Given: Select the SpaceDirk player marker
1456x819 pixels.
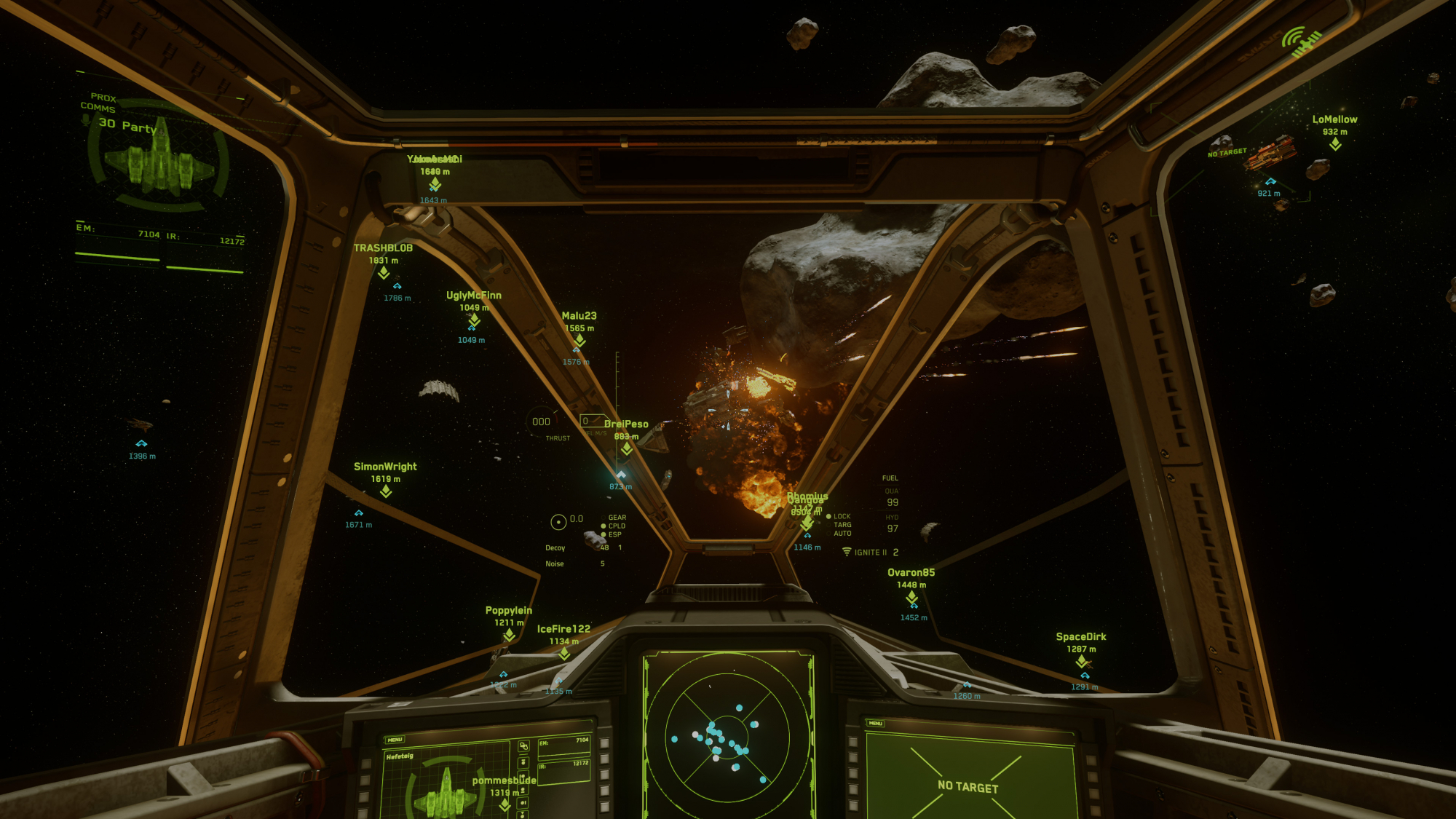Looking at the screenshot, I should pos(1082,661).
